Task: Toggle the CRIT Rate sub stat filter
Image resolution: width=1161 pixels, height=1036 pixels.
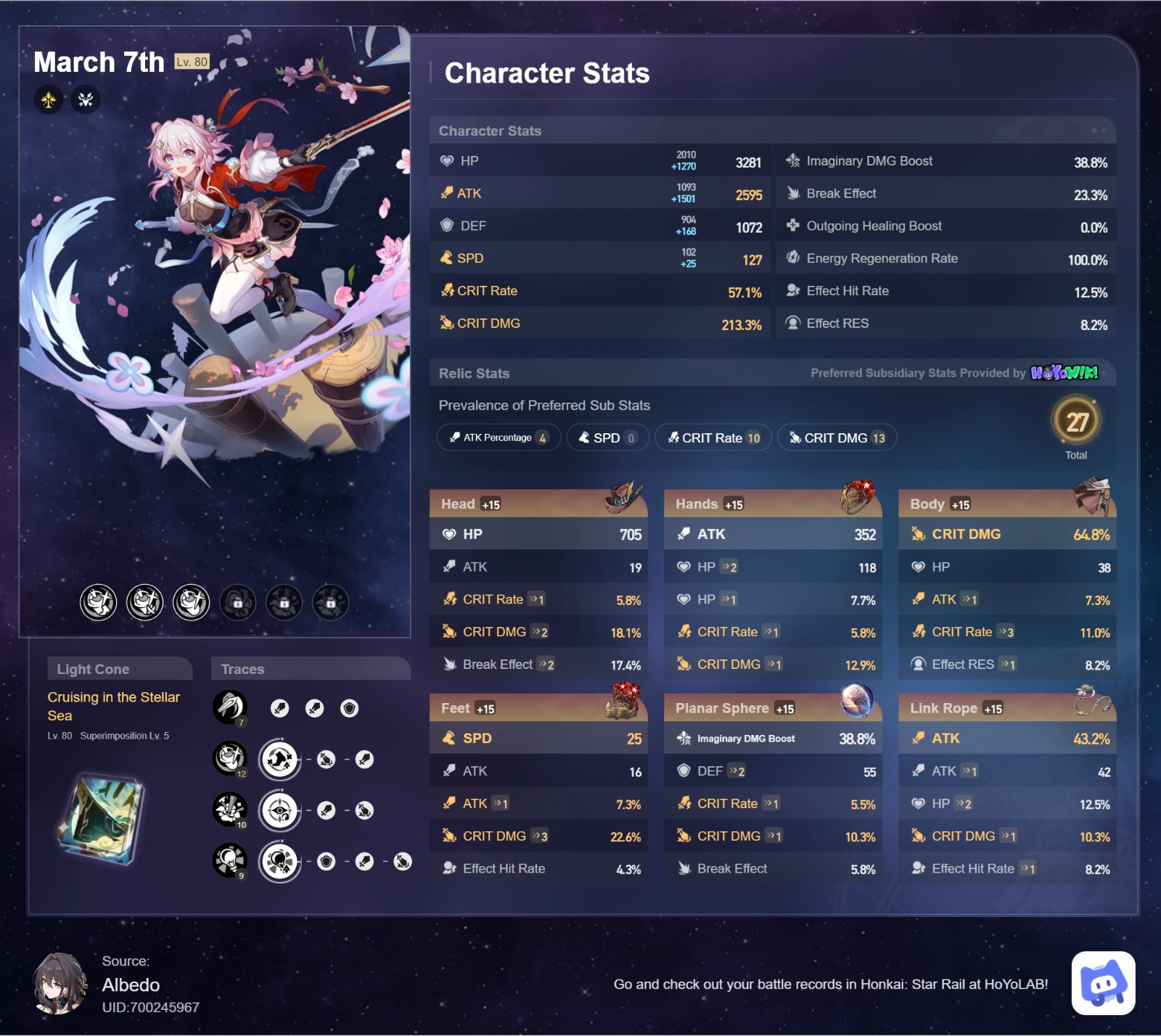Action: coord(713,437)
